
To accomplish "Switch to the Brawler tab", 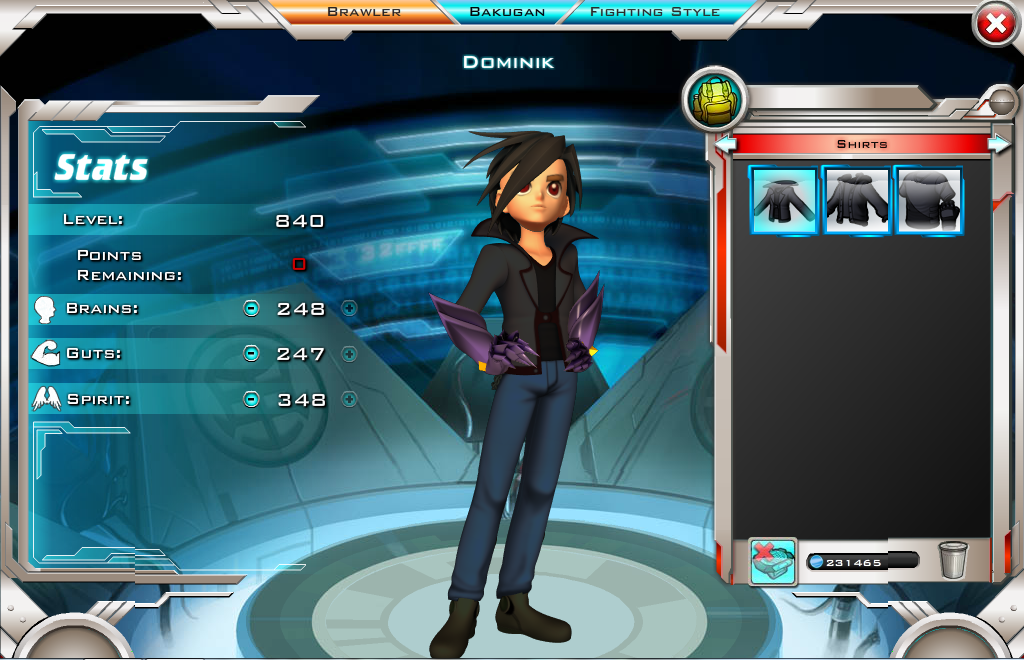I will click(x=364, y=12).
